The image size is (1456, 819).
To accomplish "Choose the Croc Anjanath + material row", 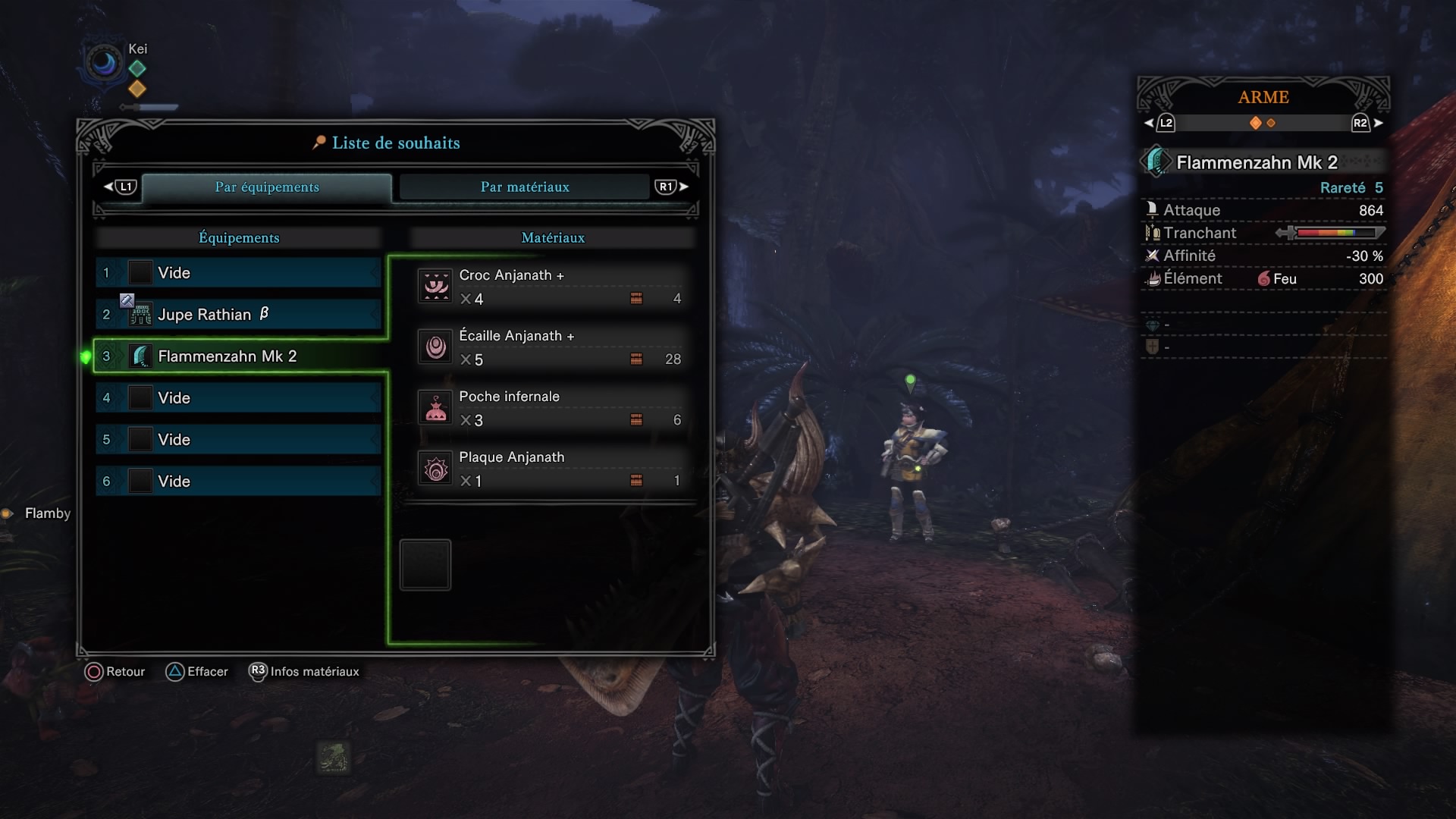I will coord(552,287).
